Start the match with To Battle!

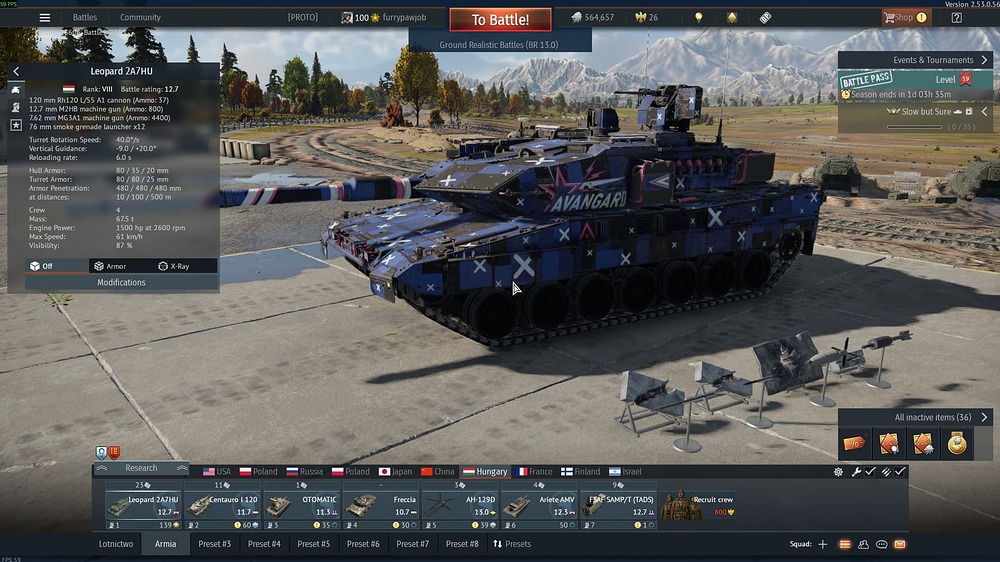click(x=500, y=20)
